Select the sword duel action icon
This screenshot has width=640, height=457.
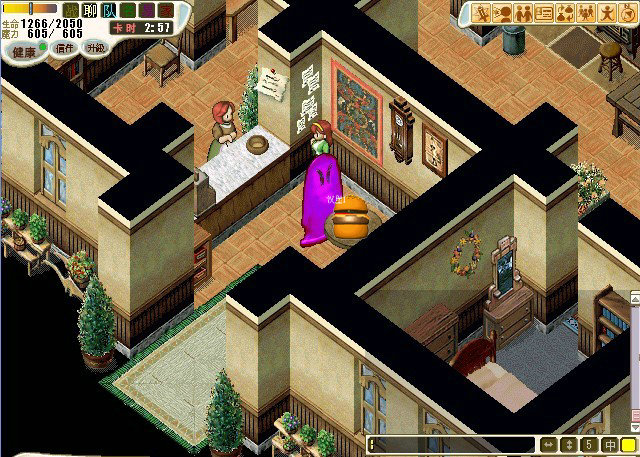click(x=482, y=13)
